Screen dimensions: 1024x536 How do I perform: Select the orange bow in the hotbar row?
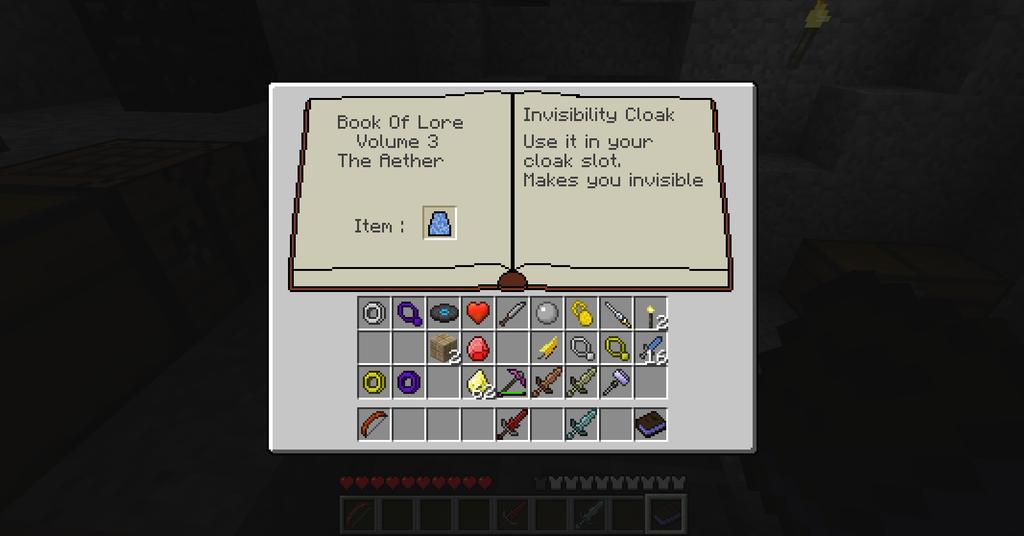click(x=374, y=424)
